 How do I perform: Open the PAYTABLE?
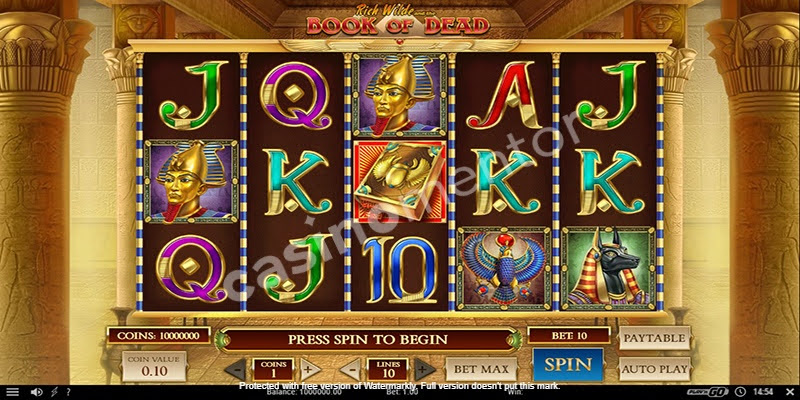coord(654,338)
